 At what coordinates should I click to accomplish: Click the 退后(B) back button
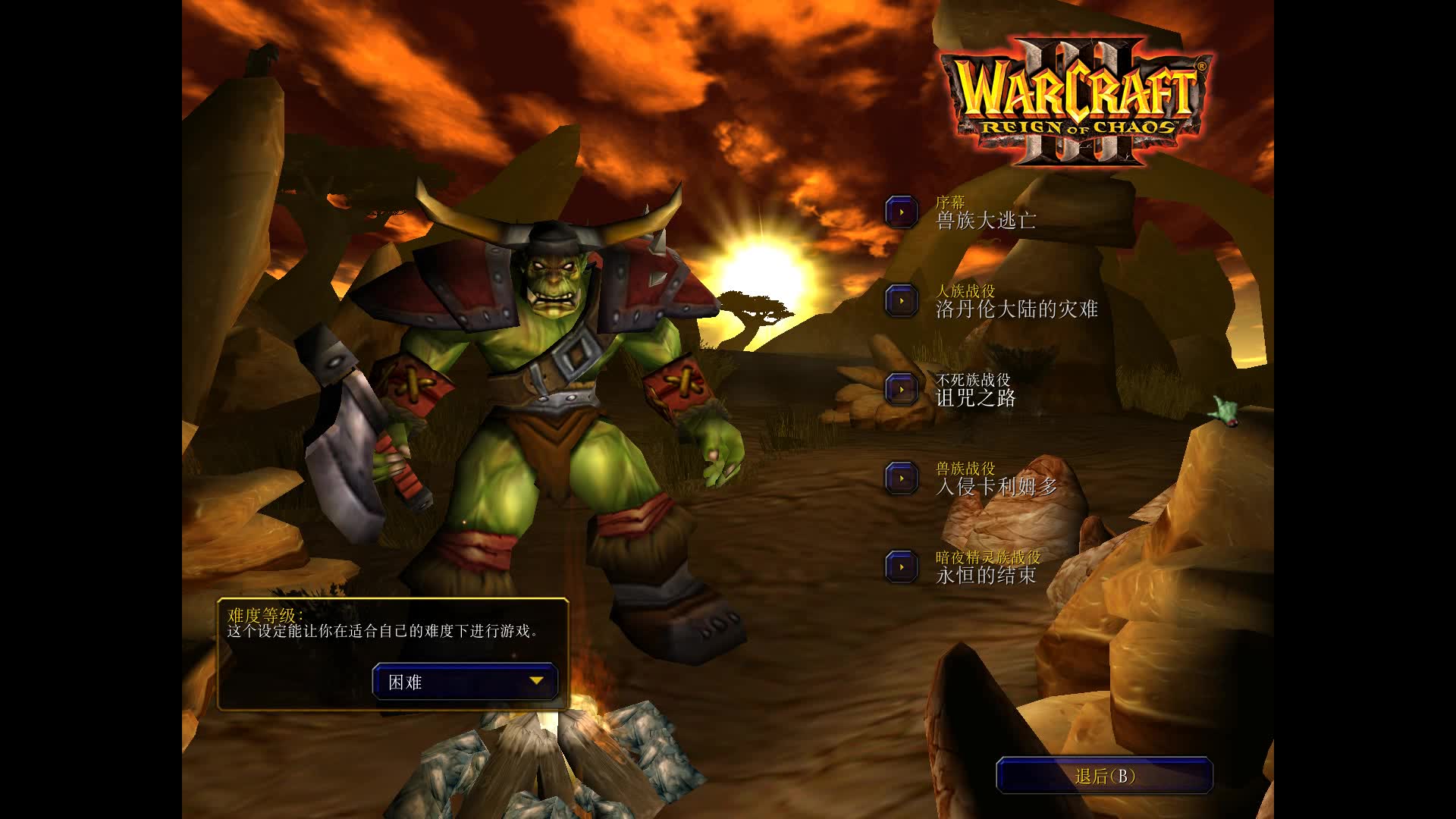coord(1104,776)
